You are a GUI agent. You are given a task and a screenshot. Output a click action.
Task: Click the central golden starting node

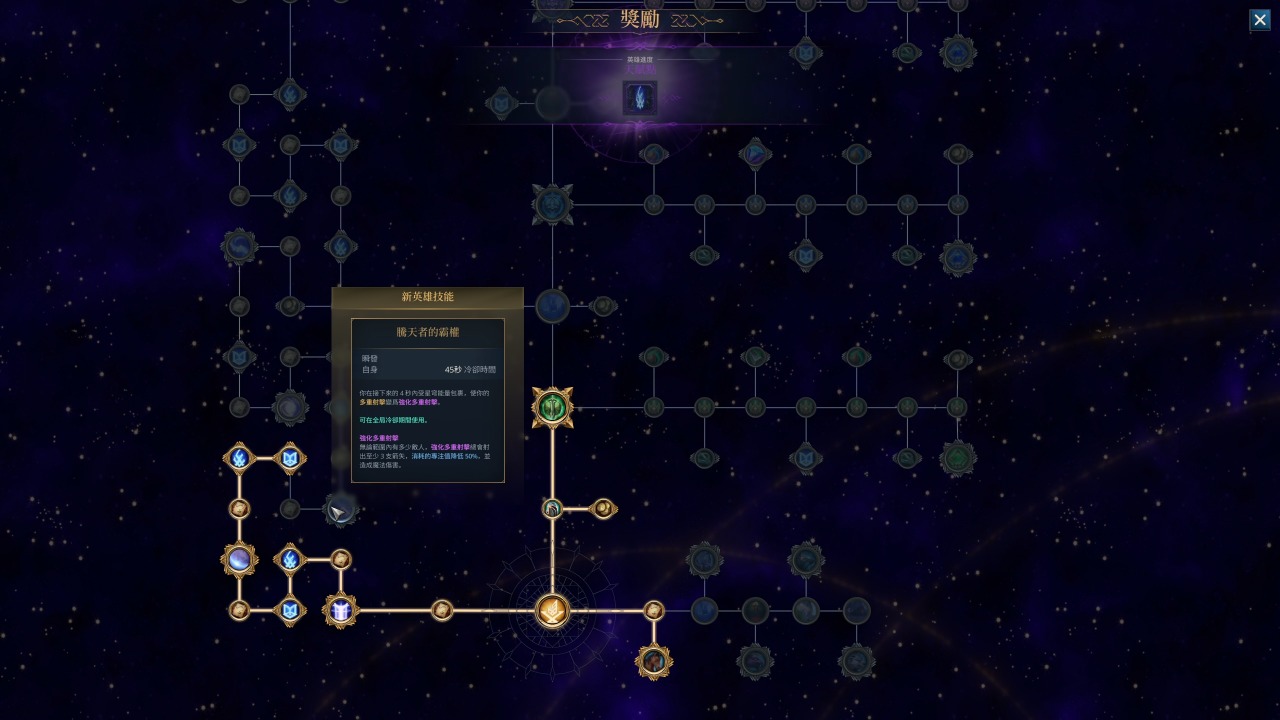552,610
